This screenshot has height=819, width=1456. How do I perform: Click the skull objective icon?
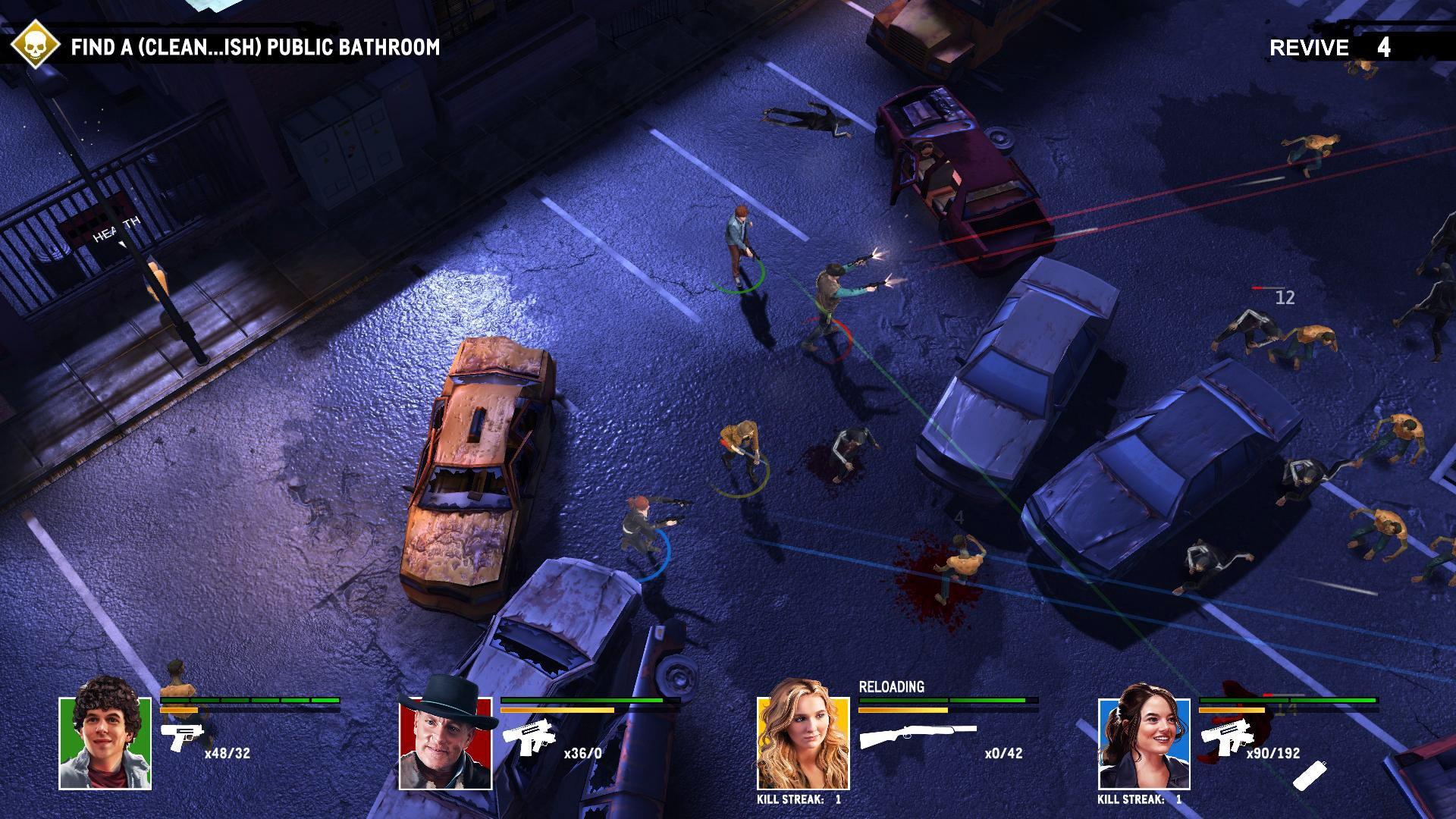[36, 45]
